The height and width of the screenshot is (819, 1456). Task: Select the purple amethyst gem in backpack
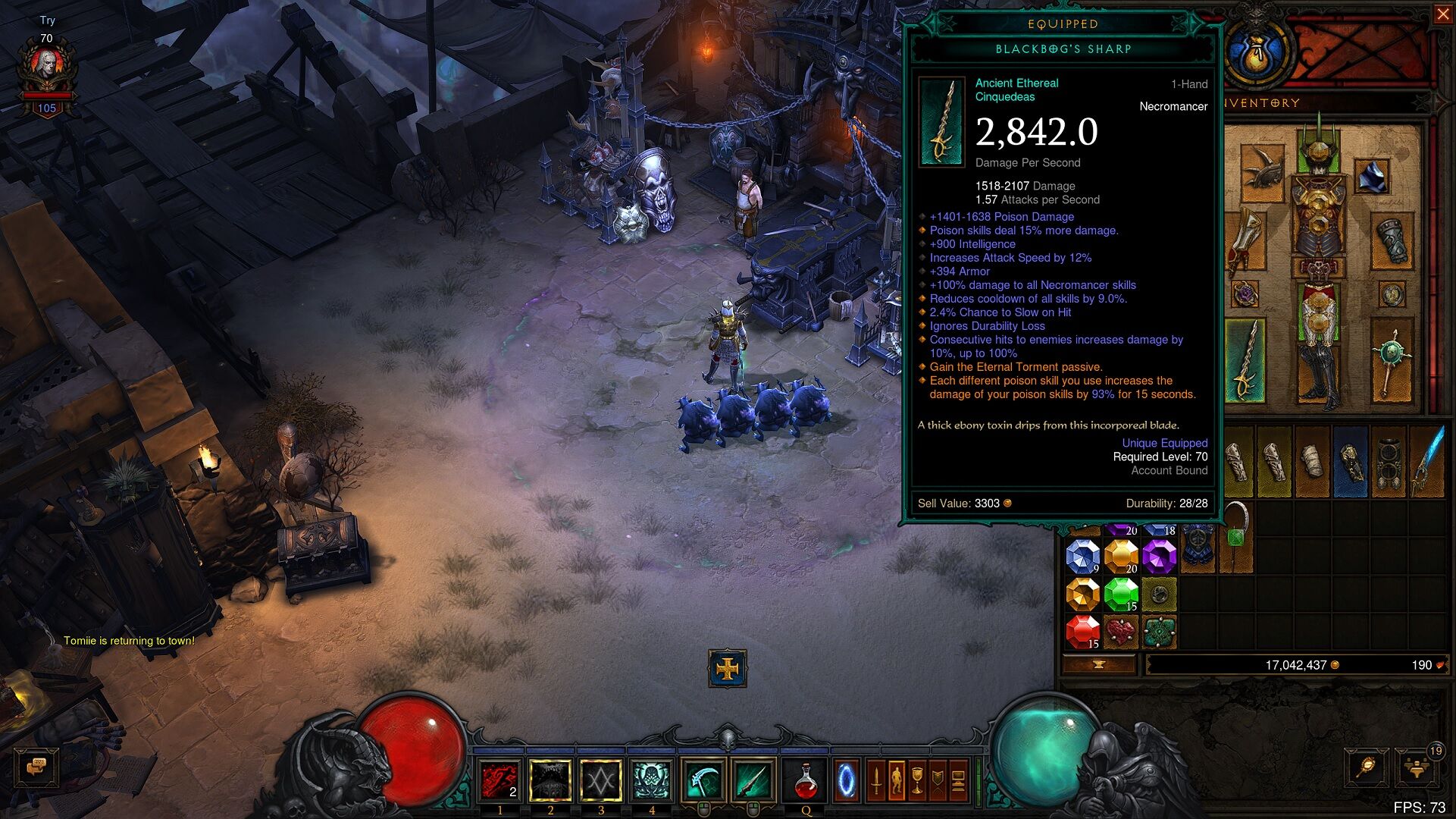click(x=1159, y=557)
